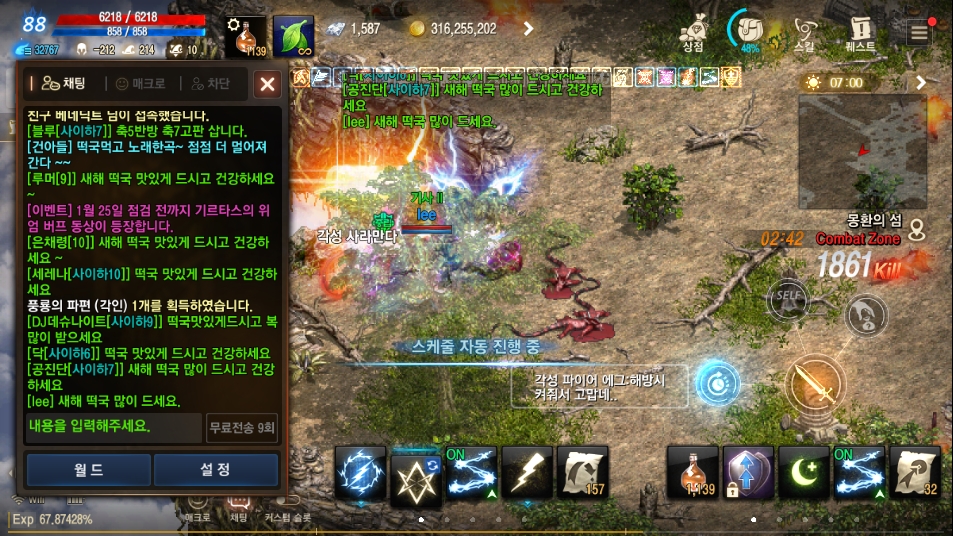Image resolution: width=953 pixels, height=536 pixels.
Task: Choose the 월드 channel button
Action: [x=88, y=469]
